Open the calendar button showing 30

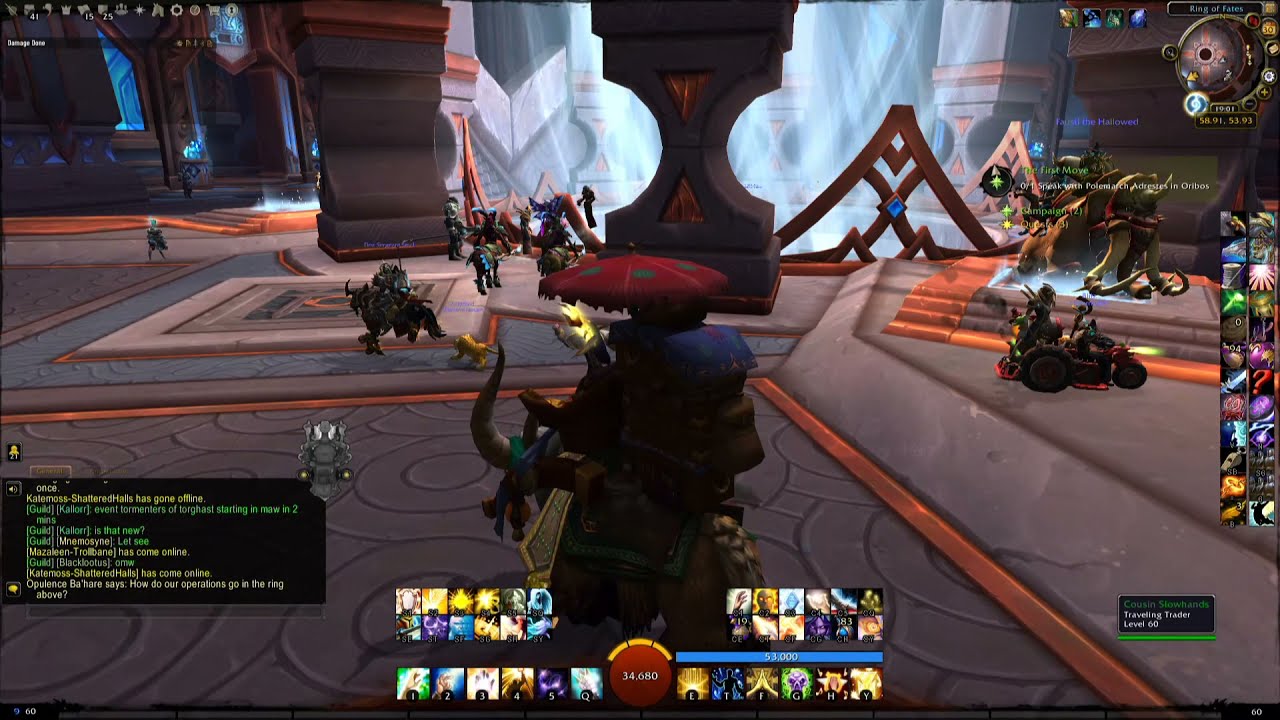[1270, 29]
